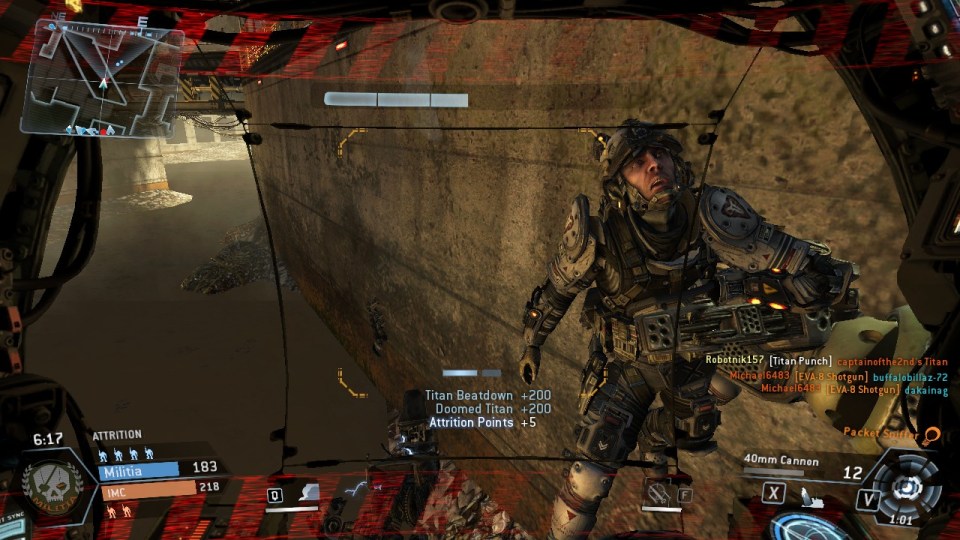Click the Packet Sniffer burn card icon
Image resolution: width=960 pixels, height=540 pixels.
(x=931, y=435)
